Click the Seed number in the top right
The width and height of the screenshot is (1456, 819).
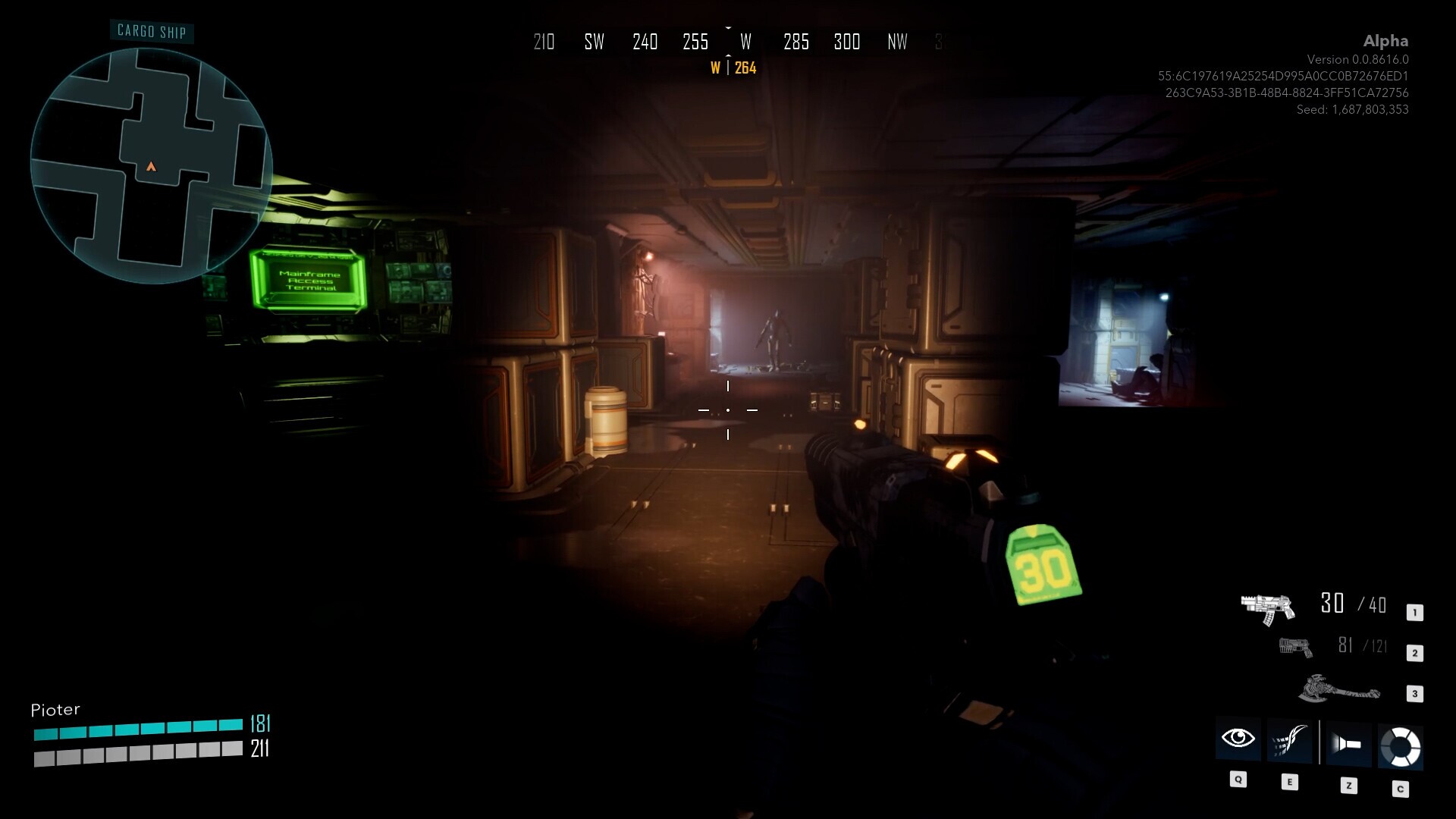click(1351, 109)
